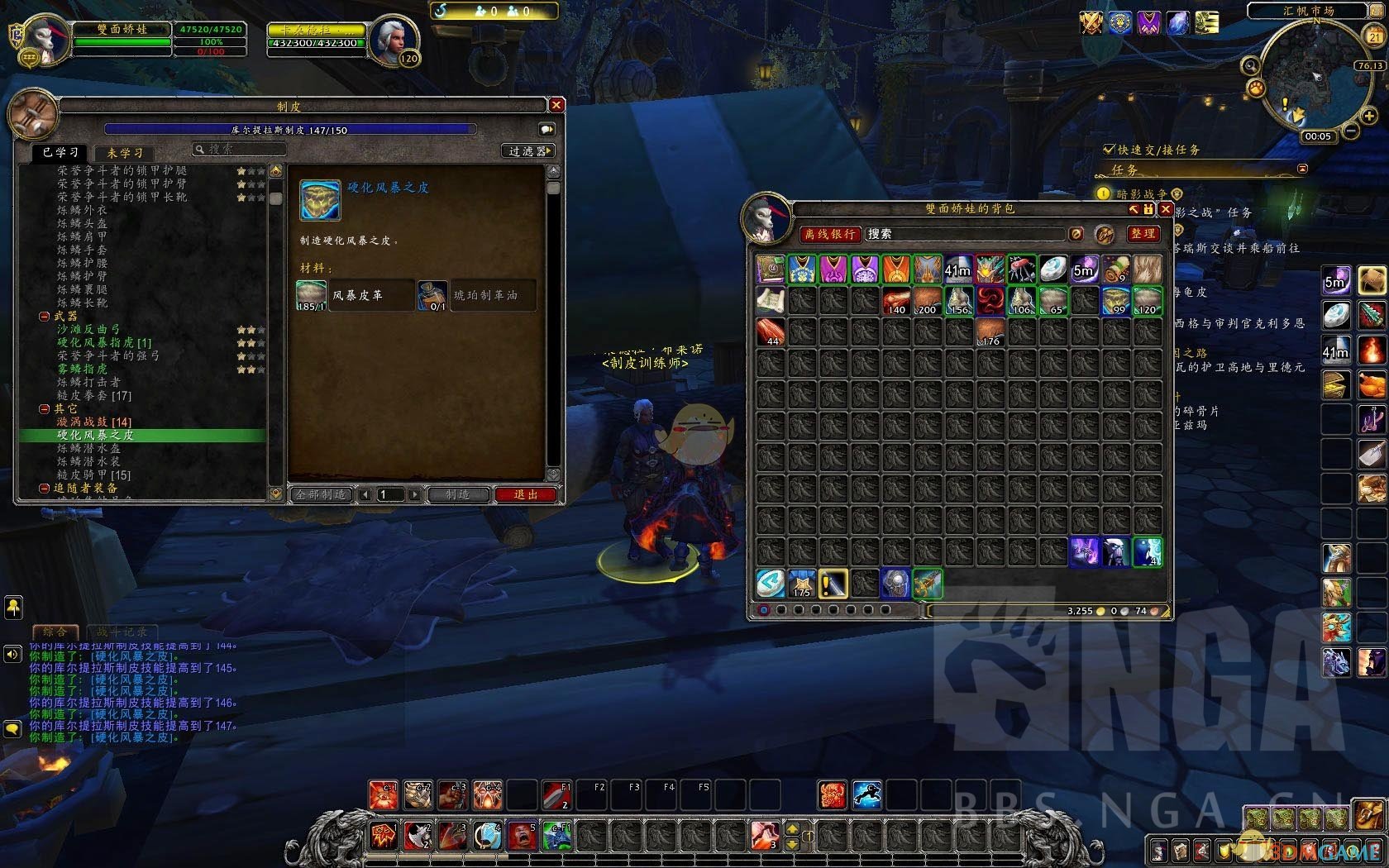
Task: Click the target portrait of the trainer
Action: (390, 40)
